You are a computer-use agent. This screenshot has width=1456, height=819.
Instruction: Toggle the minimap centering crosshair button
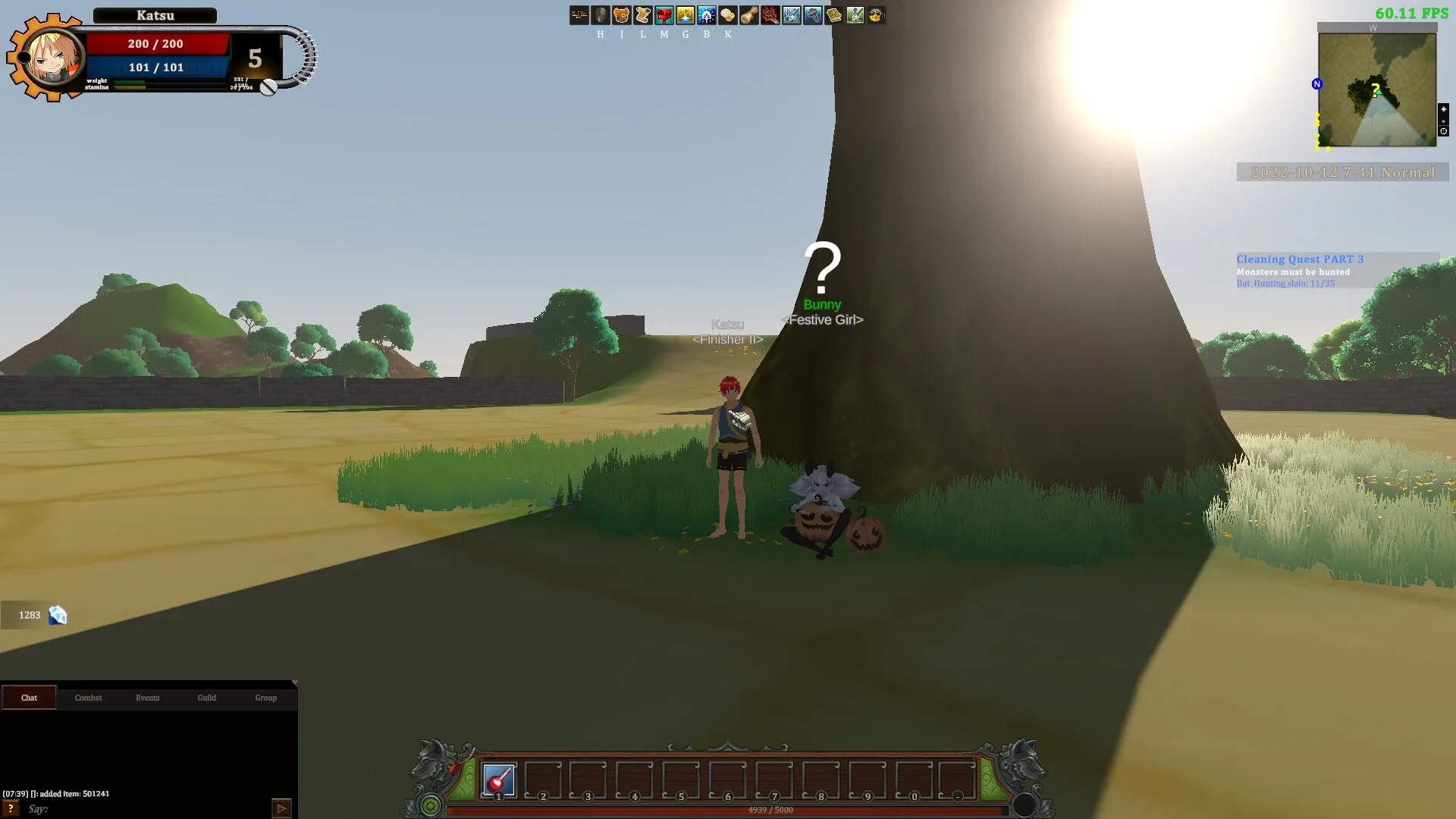tap(1442, 130)
